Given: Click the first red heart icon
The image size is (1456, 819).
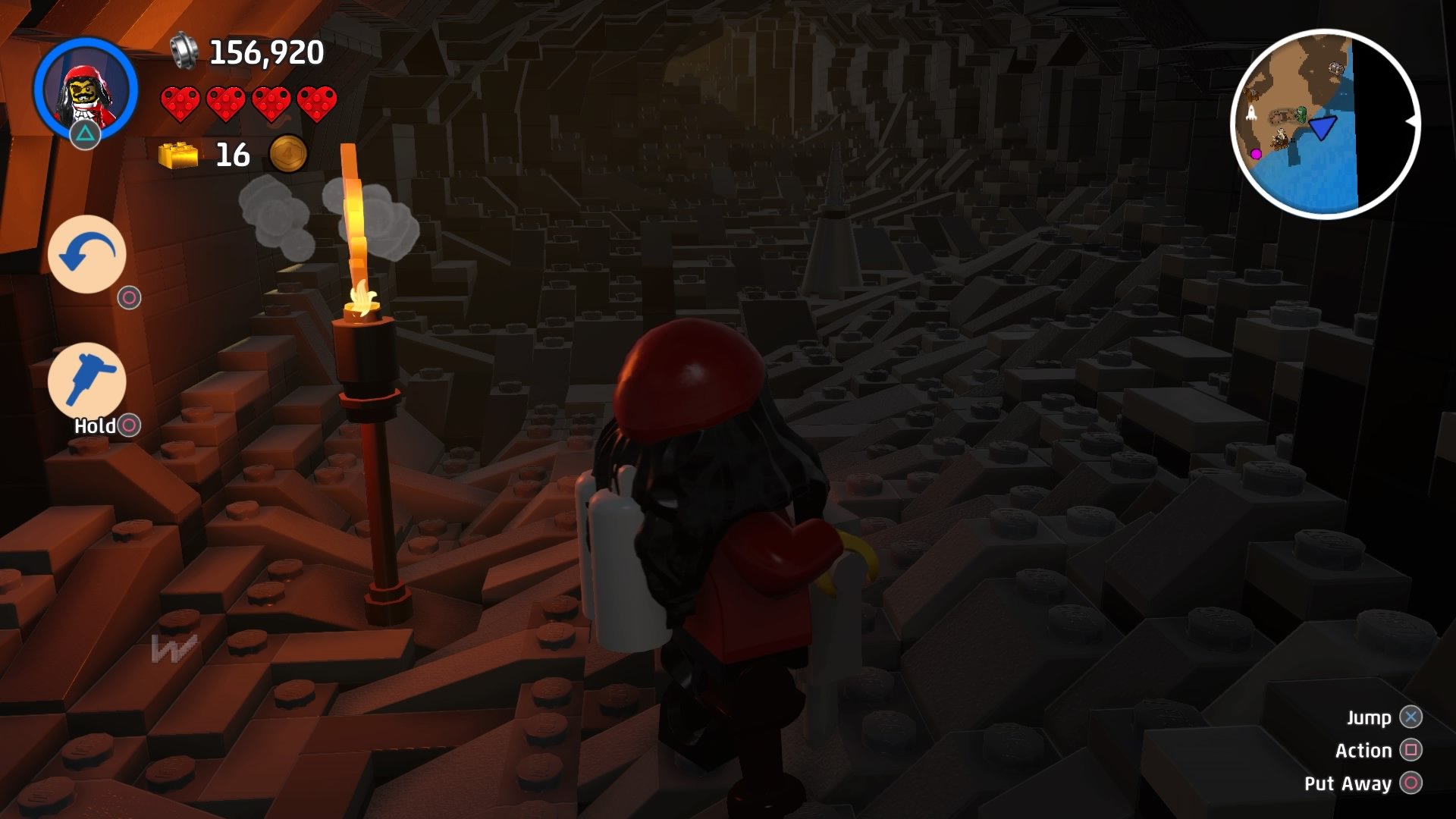Looking at the screenshot, I should tap(179, 103).
